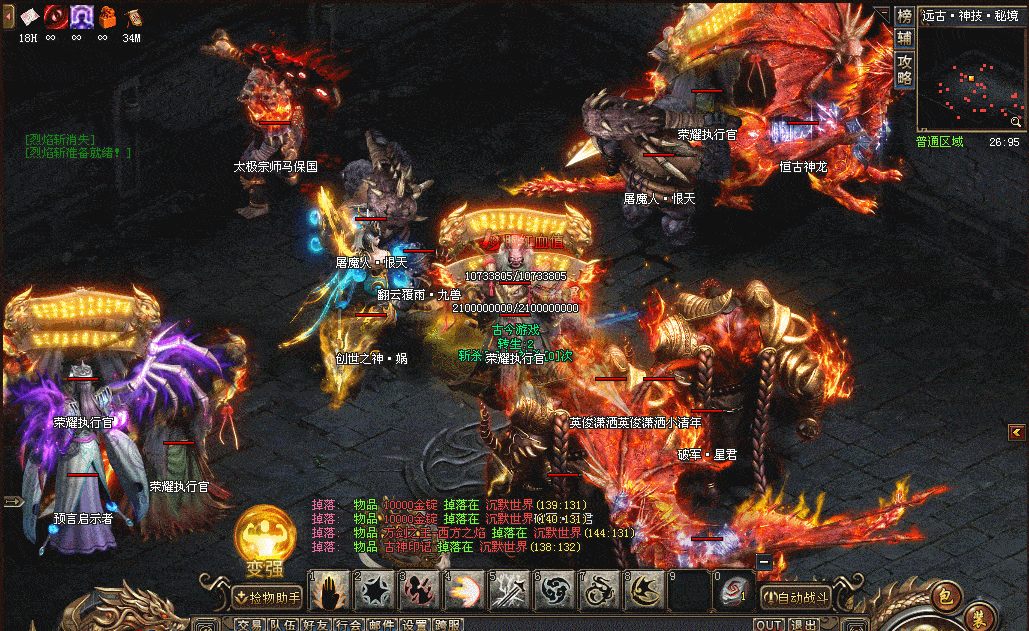Open the 榜 ranking panel

tap(904, 16)
